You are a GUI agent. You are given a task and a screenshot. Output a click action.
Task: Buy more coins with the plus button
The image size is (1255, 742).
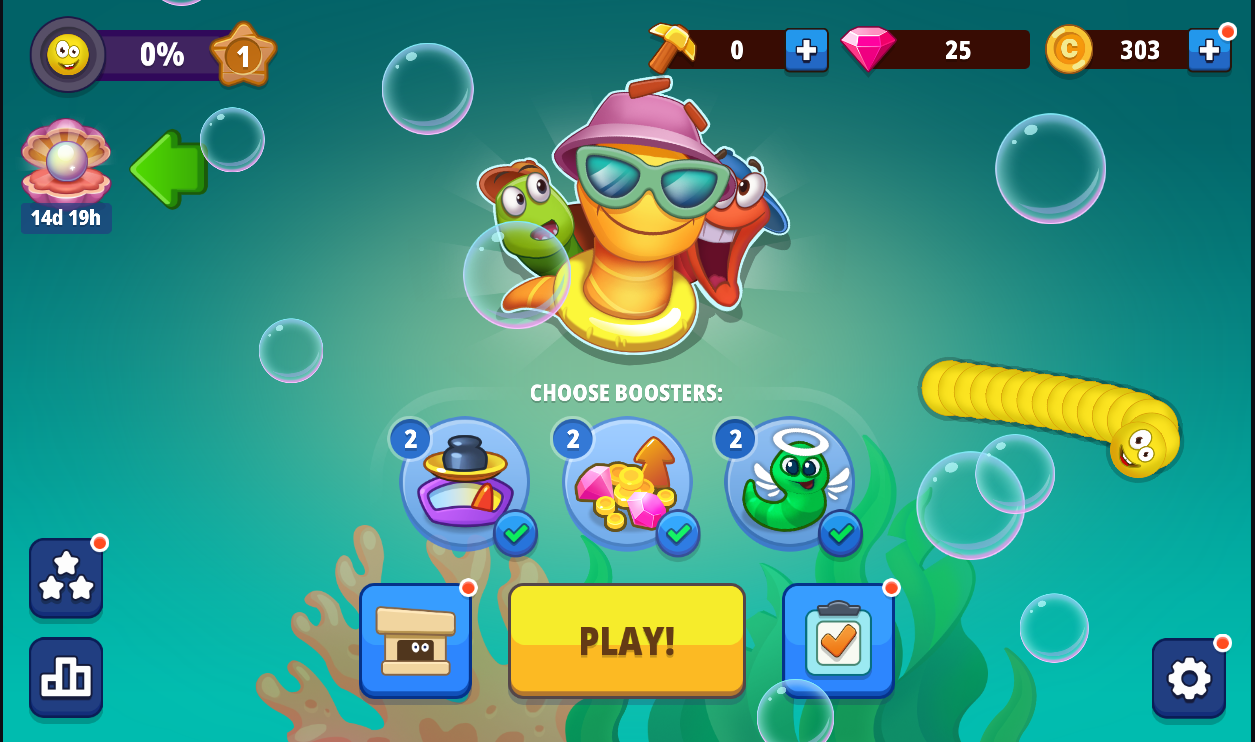(x=1209, y=49)
